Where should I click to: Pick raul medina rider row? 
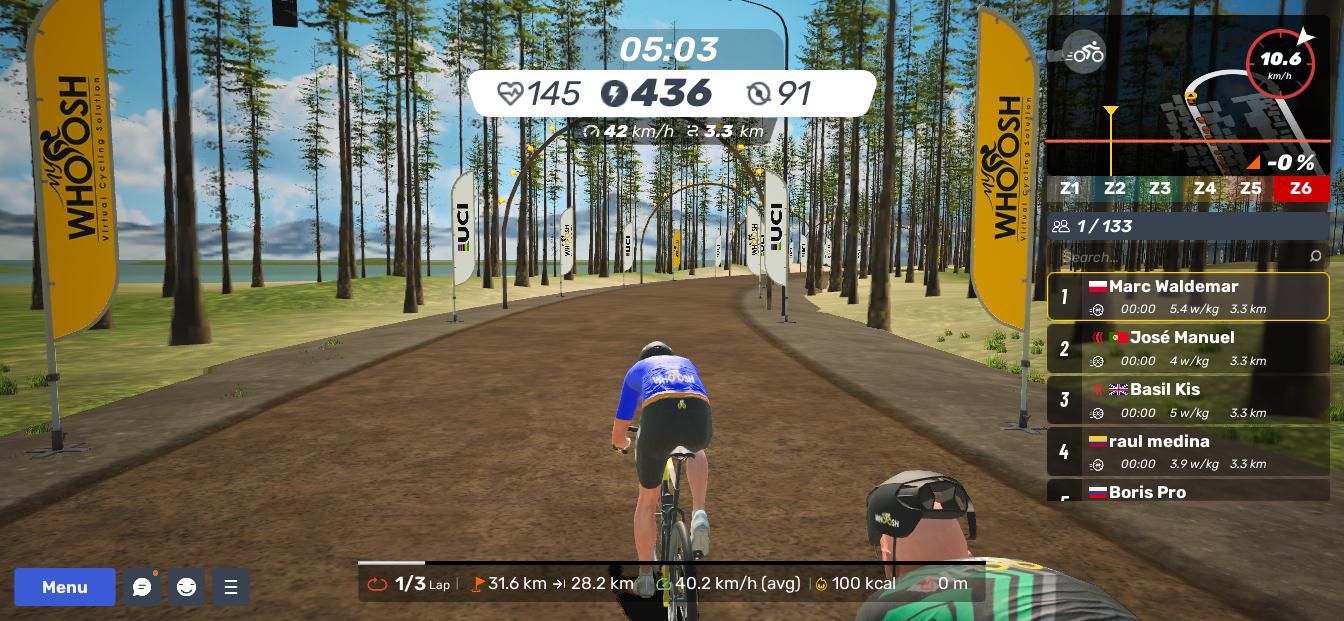(x=1188, y=451)
